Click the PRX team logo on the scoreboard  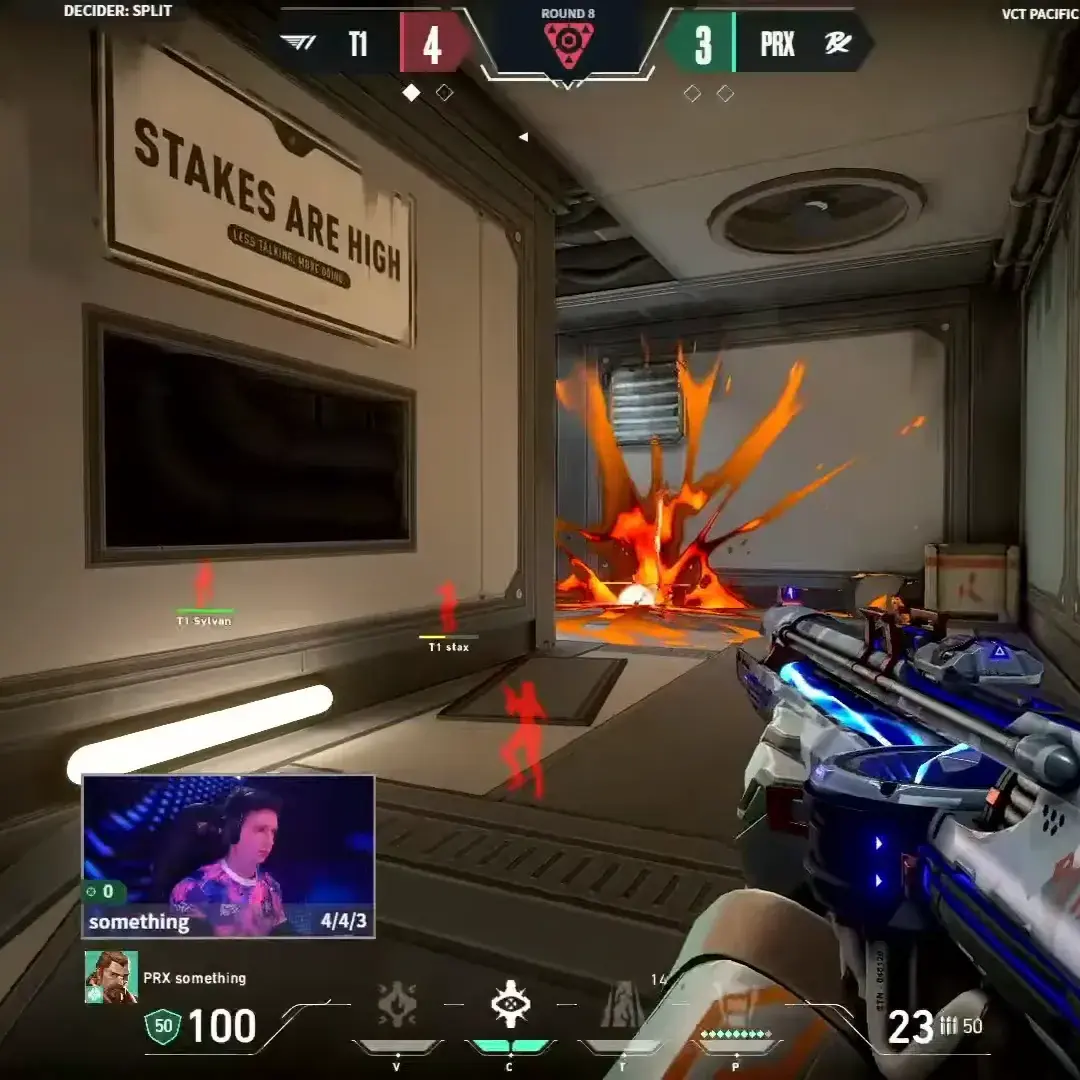click(837, 45)
